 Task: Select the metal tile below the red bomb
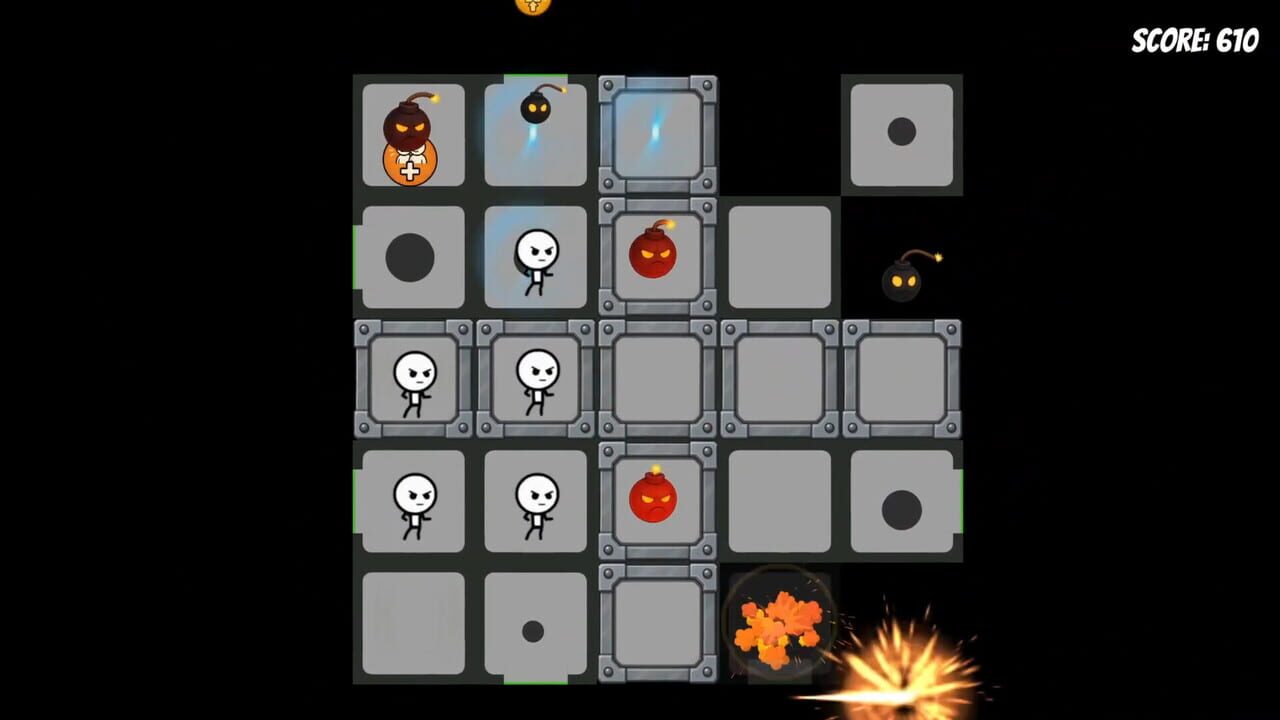coord(657,625)
